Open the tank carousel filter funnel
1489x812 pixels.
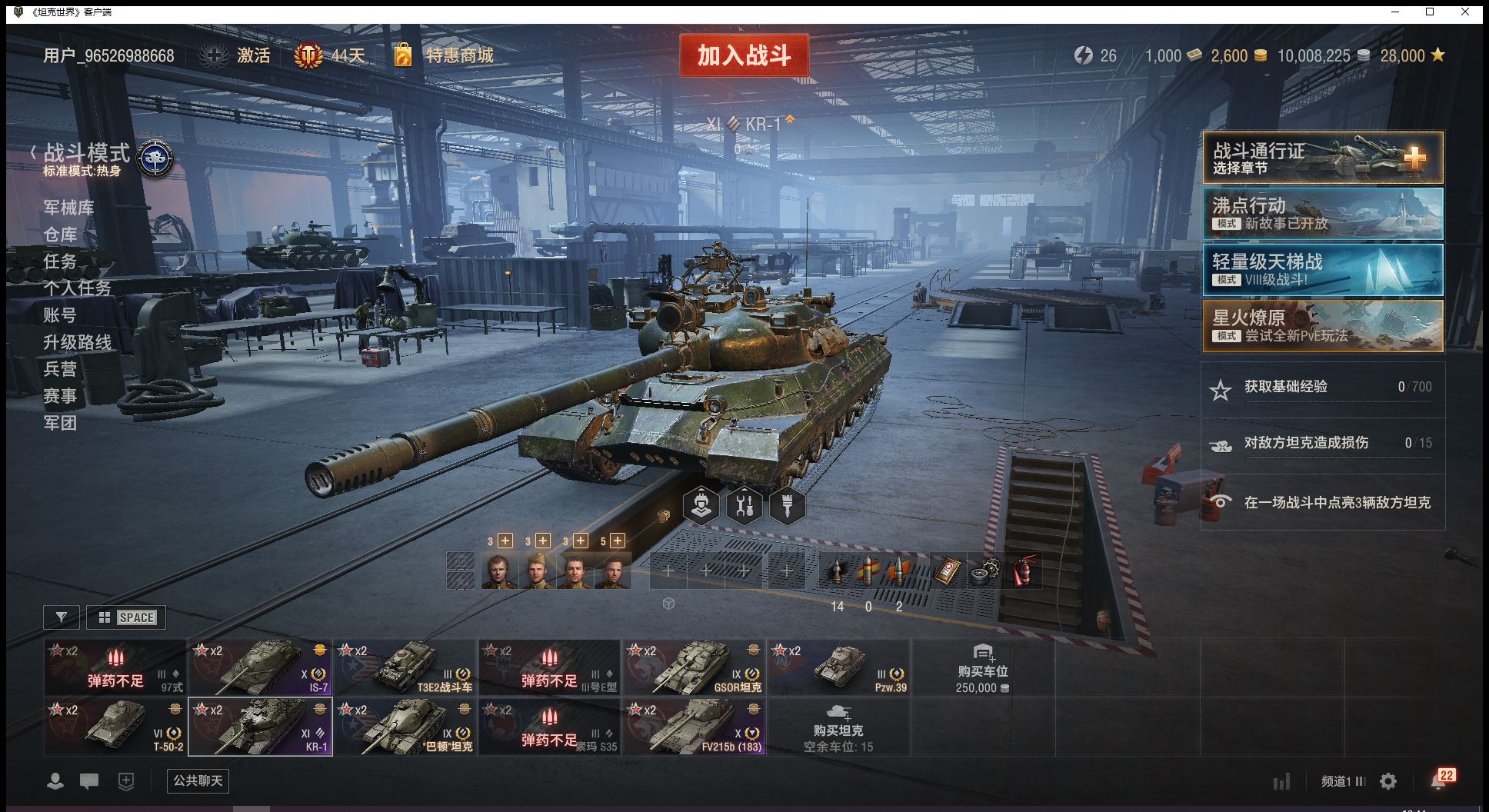62,617
